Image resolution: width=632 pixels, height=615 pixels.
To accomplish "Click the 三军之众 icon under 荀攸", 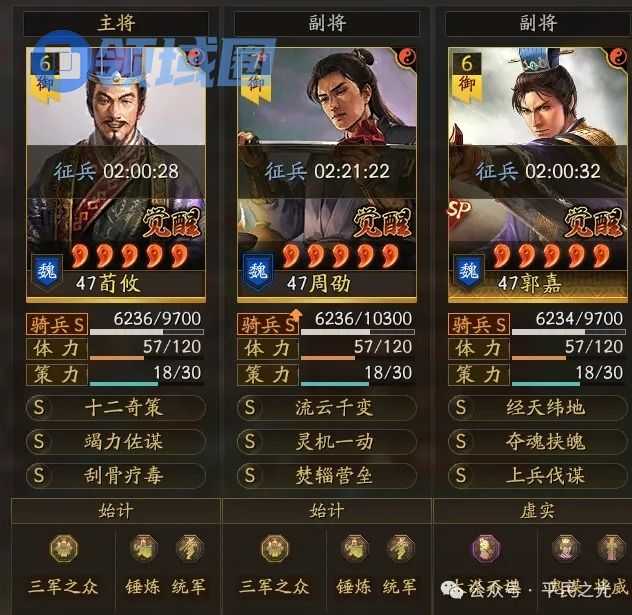I will [x=64, y=550].
